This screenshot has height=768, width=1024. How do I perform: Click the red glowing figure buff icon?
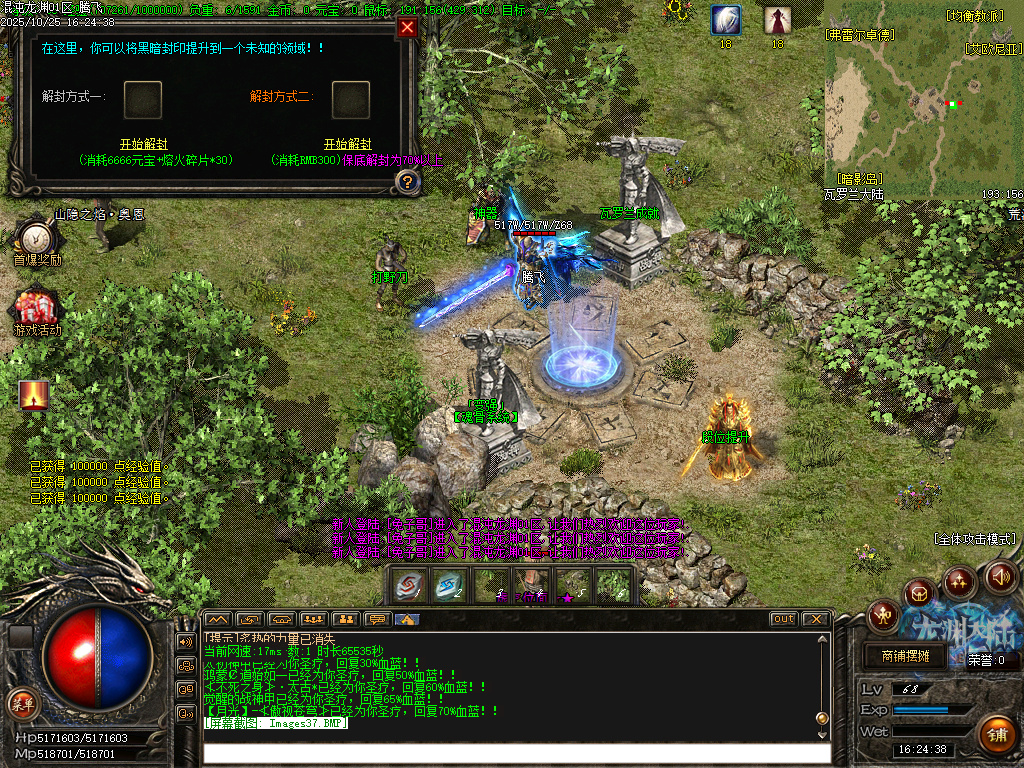(x=34, y=395)
